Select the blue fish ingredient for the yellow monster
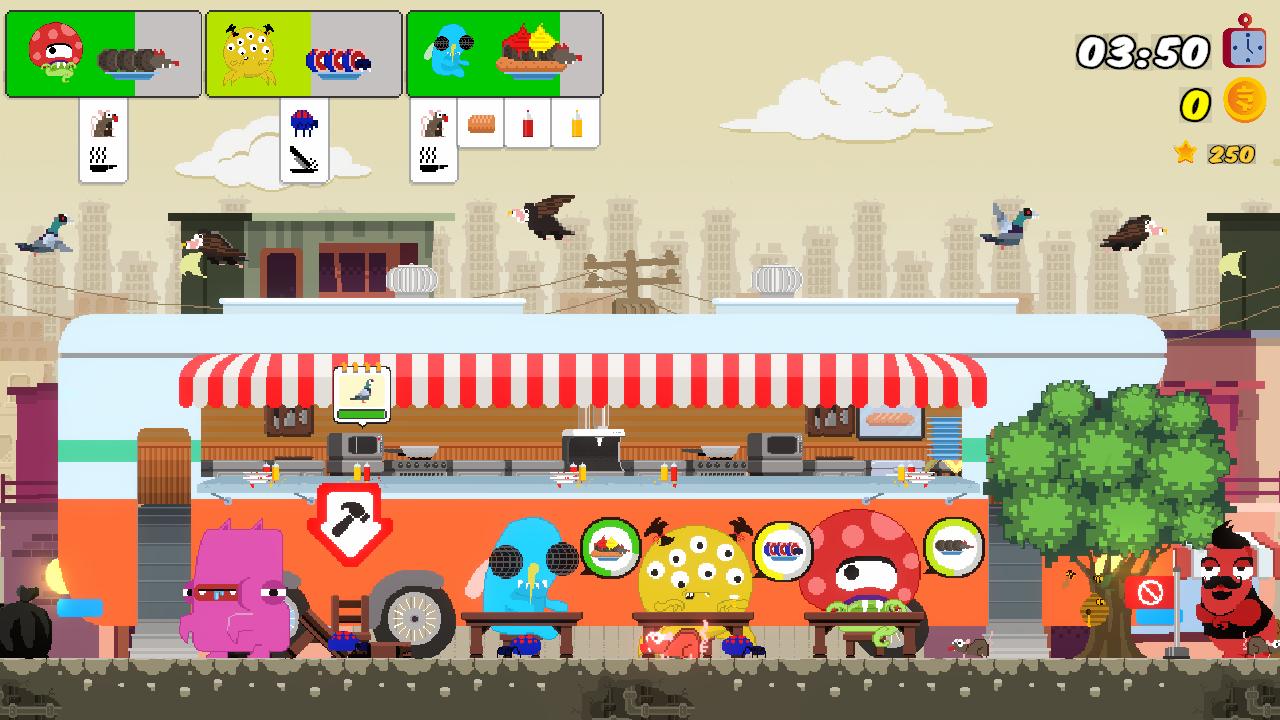Screen dimensions: 1280x720 click(305, 122)
